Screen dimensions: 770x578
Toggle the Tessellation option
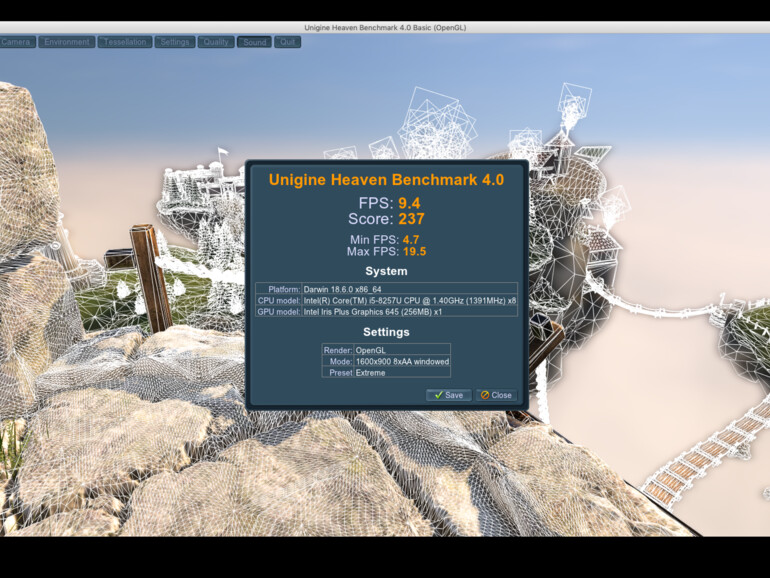(125, 42)
